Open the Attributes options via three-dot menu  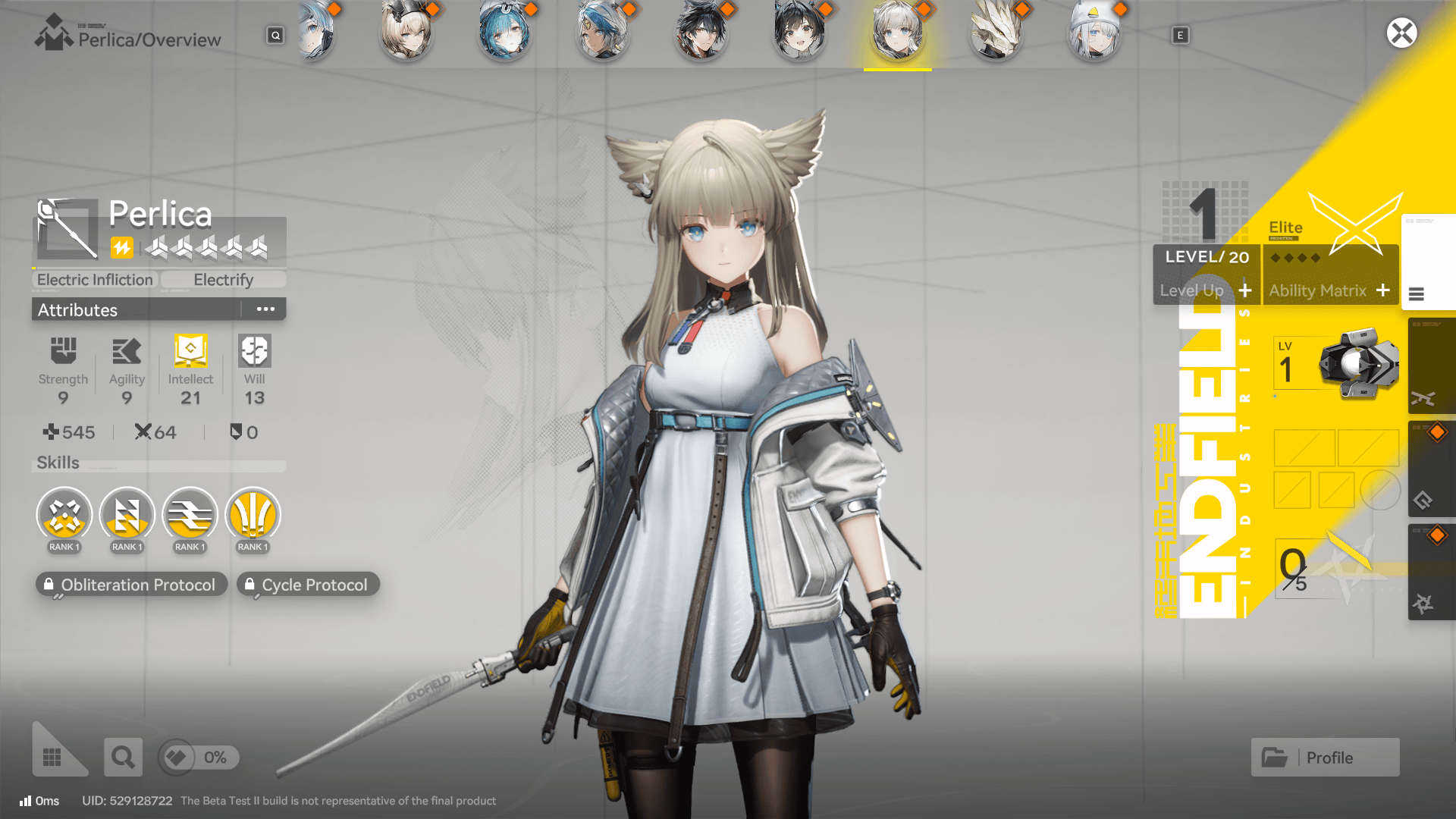(265, 309)
